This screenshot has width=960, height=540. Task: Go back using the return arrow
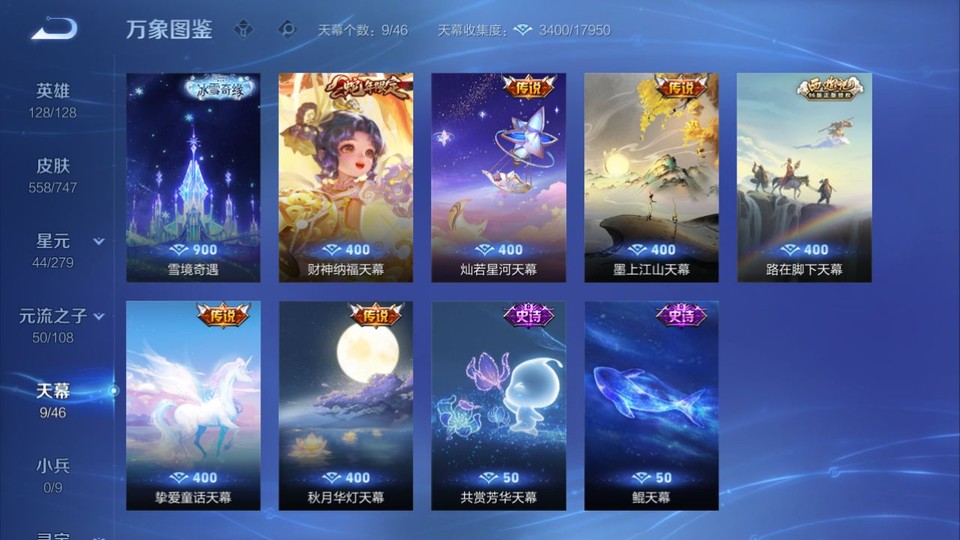pyautogui.click(x=54, y=30)
